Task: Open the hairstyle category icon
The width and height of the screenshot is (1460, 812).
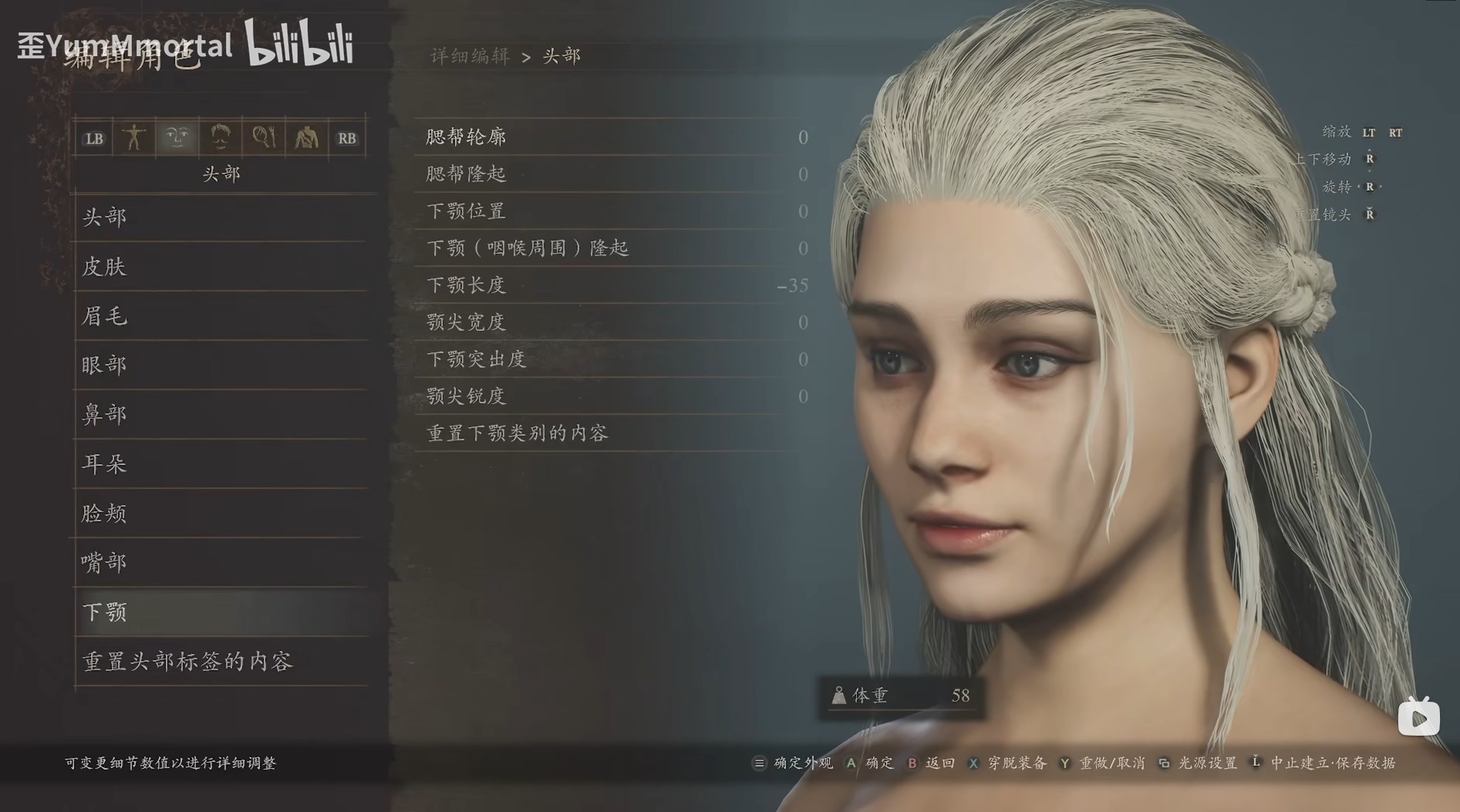Action: pos(221,137)
